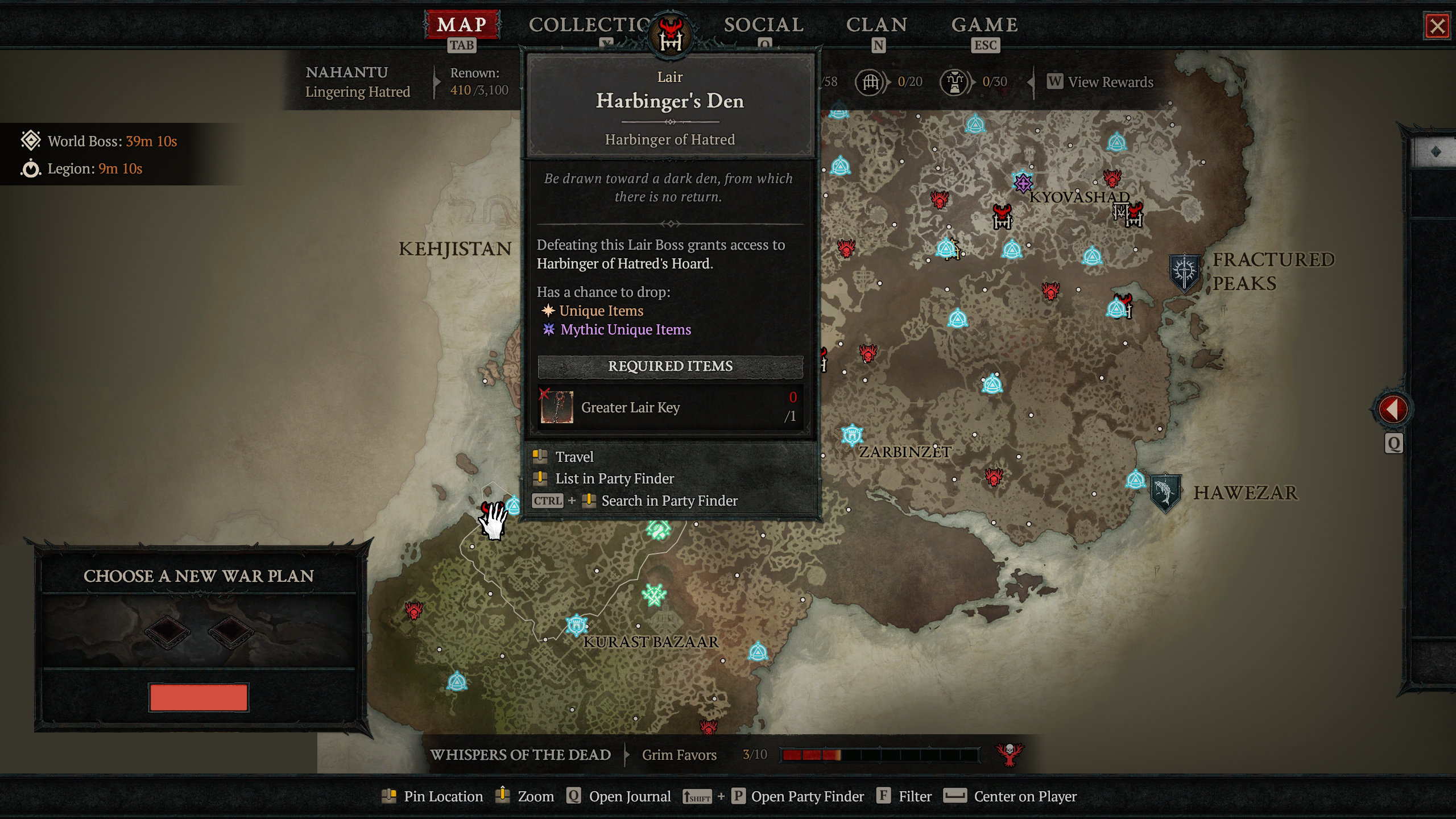The image size is (1456, 819).
Task: Open the COLLECTIONS tab
Action: (589, 26)
